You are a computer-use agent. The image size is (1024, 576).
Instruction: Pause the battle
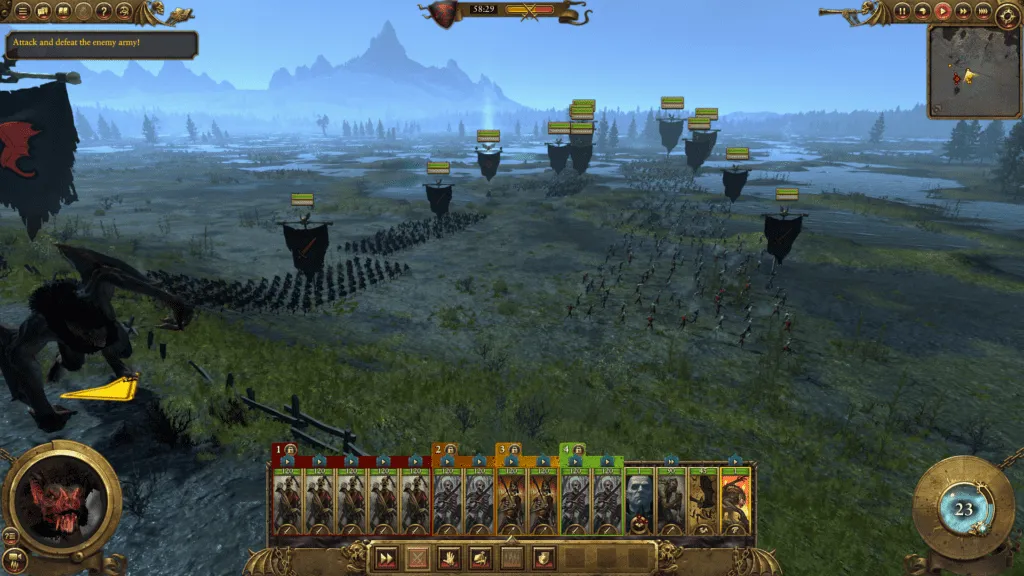903,11
